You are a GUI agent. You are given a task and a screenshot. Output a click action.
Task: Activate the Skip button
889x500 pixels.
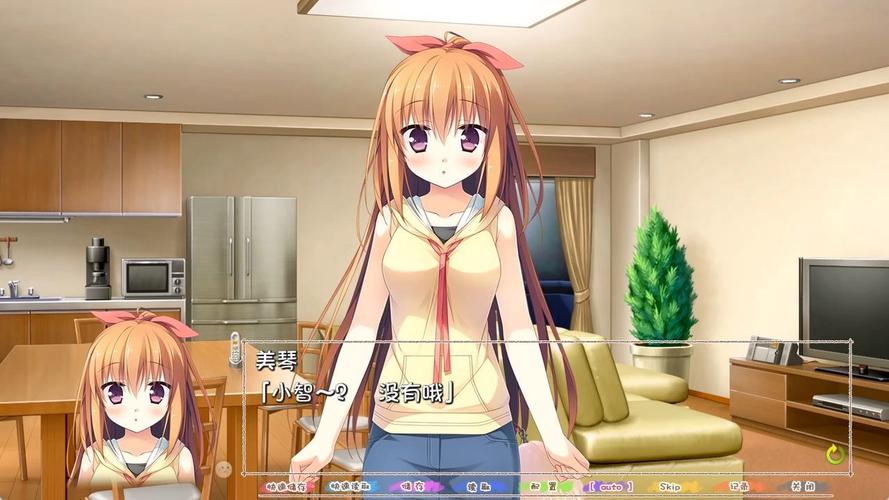[x=670, y=487]
